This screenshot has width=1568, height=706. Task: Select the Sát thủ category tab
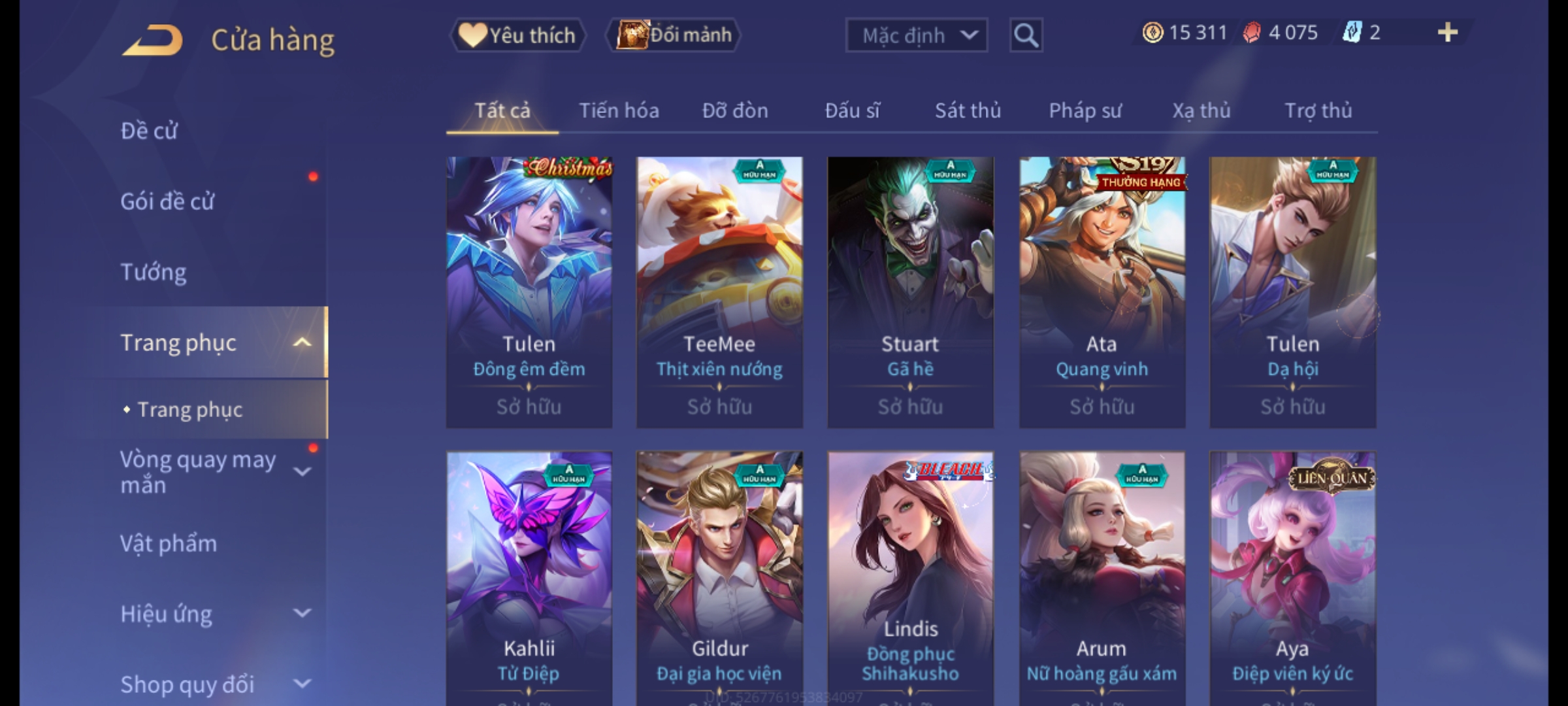pyautogui.click(x=968, y=111)
